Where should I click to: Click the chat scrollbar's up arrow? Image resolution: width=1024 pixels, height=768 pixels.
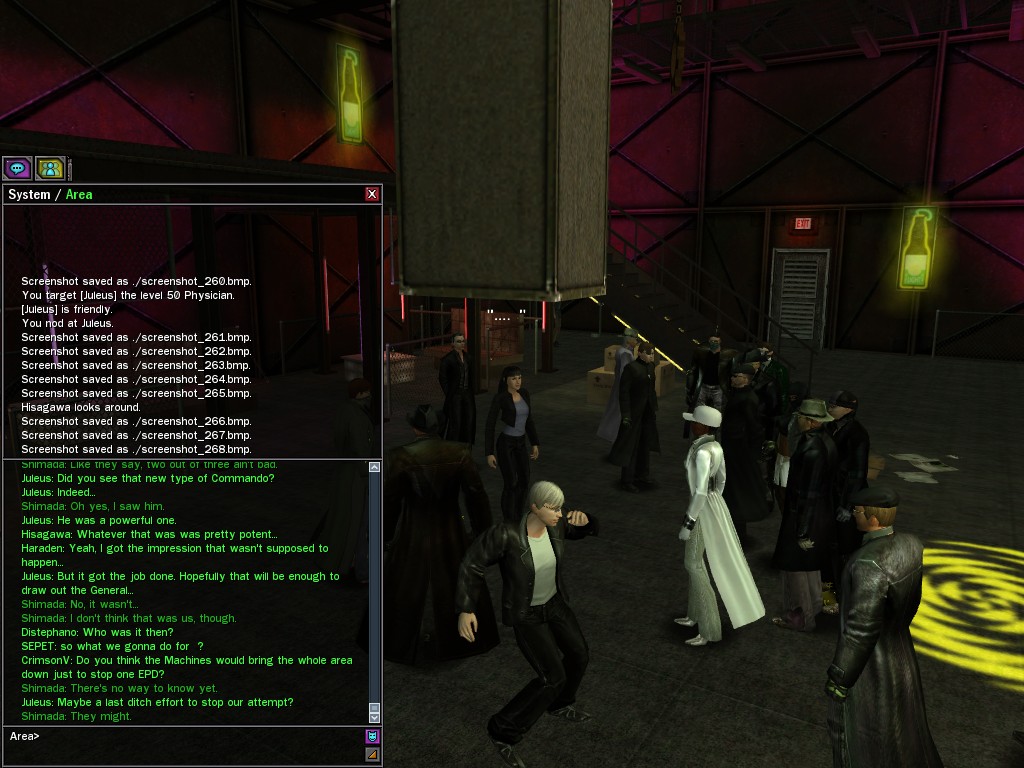tap(375, 467)
